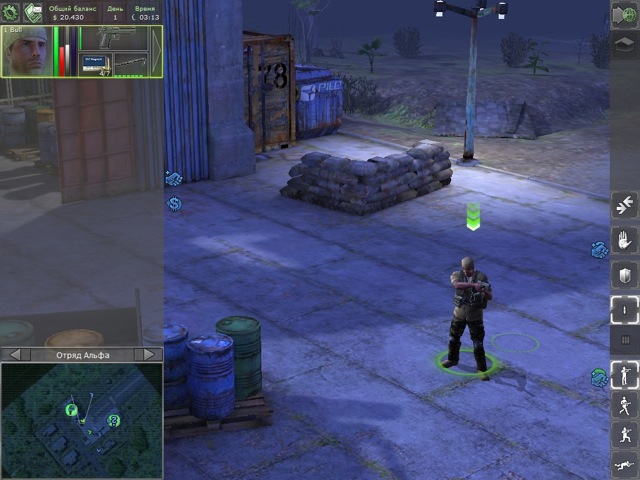Switch to the previous squad with left arrow
This screenshot has height=480, width=640.
14,354
